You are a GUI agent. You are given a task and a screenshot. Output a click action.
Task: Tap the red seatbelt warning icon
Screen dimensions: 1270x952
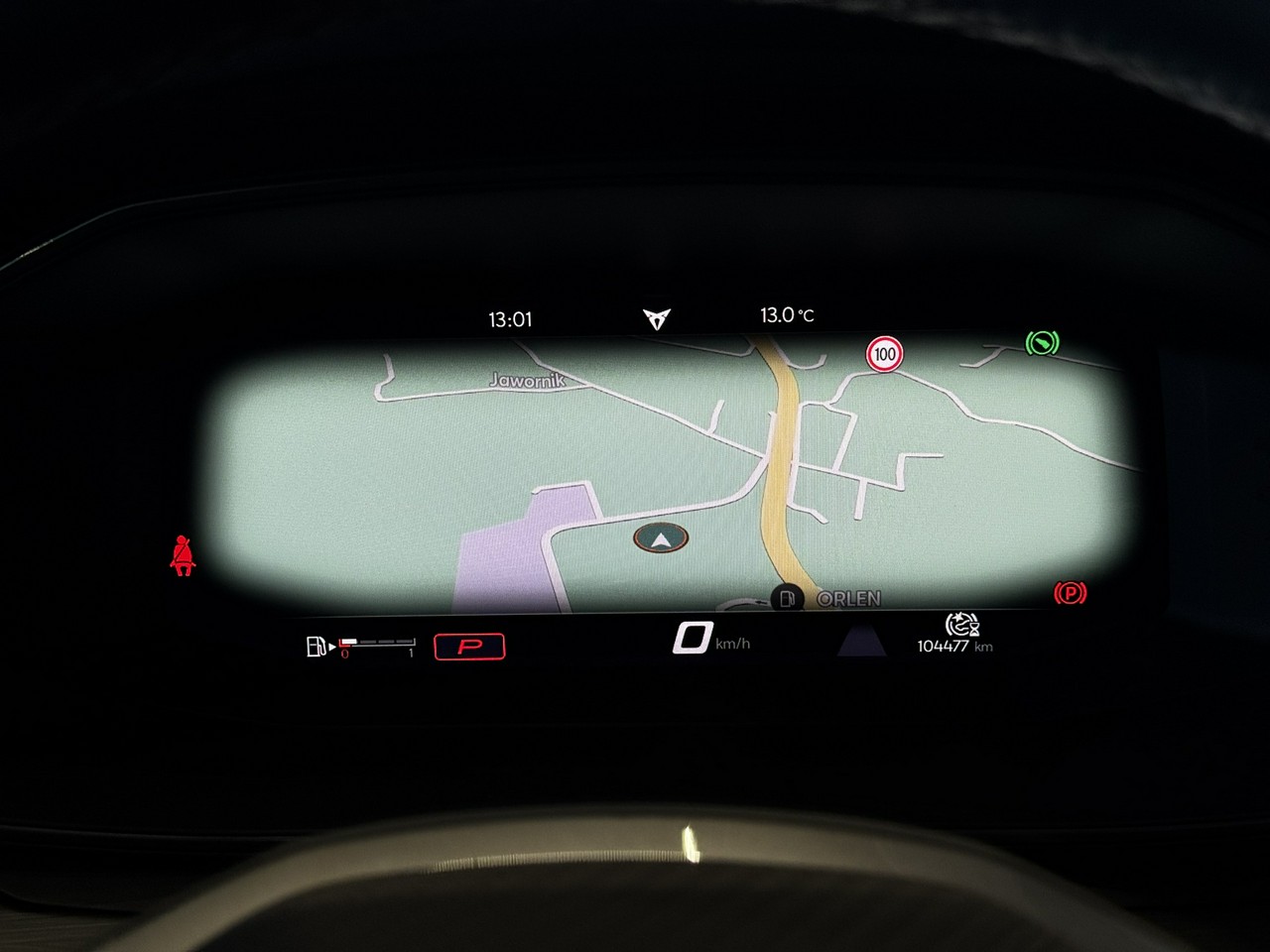pyautogui.click(x=183, y=556)
